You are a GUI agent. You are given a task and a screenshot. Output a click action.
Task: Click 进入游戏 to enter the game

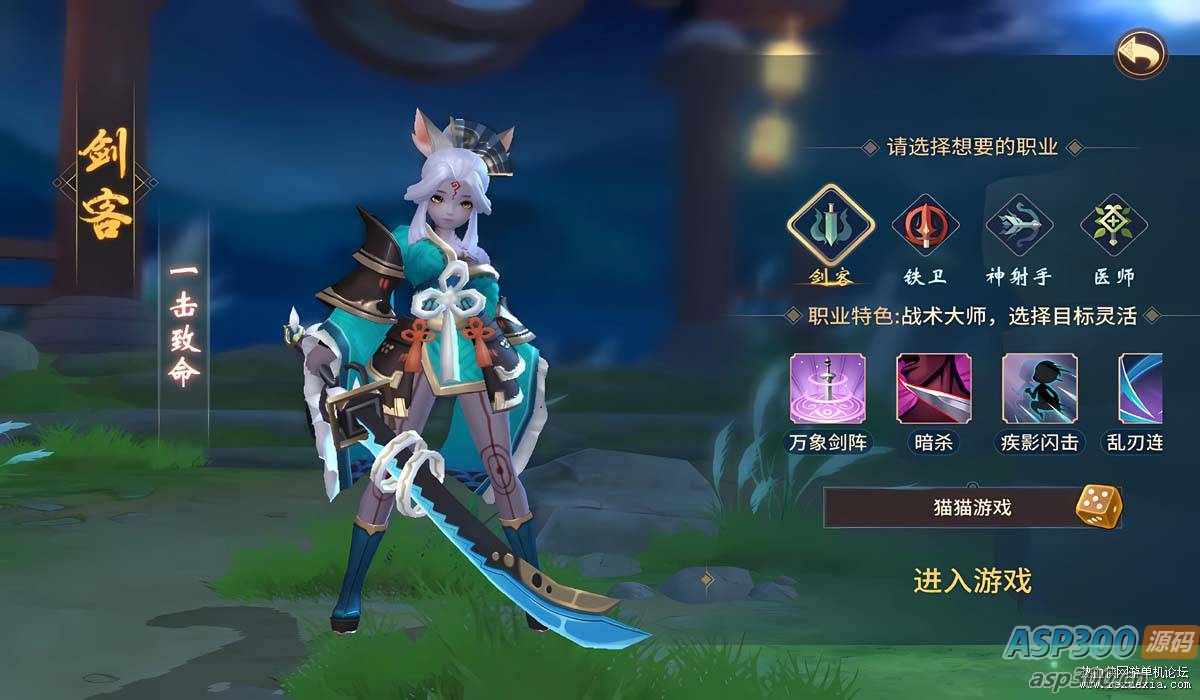pos(972,580)
